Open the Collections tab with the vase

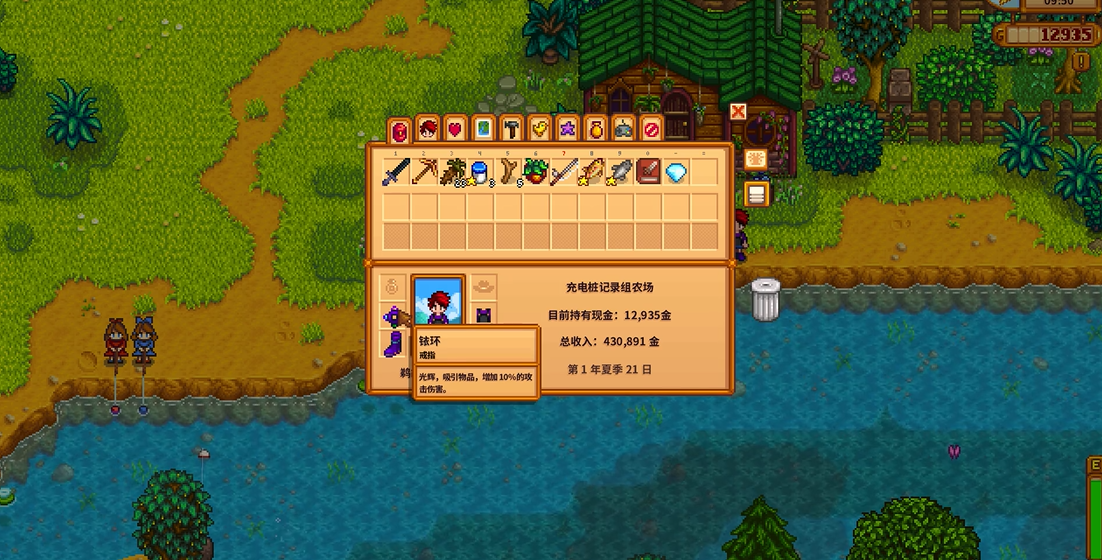596,130
